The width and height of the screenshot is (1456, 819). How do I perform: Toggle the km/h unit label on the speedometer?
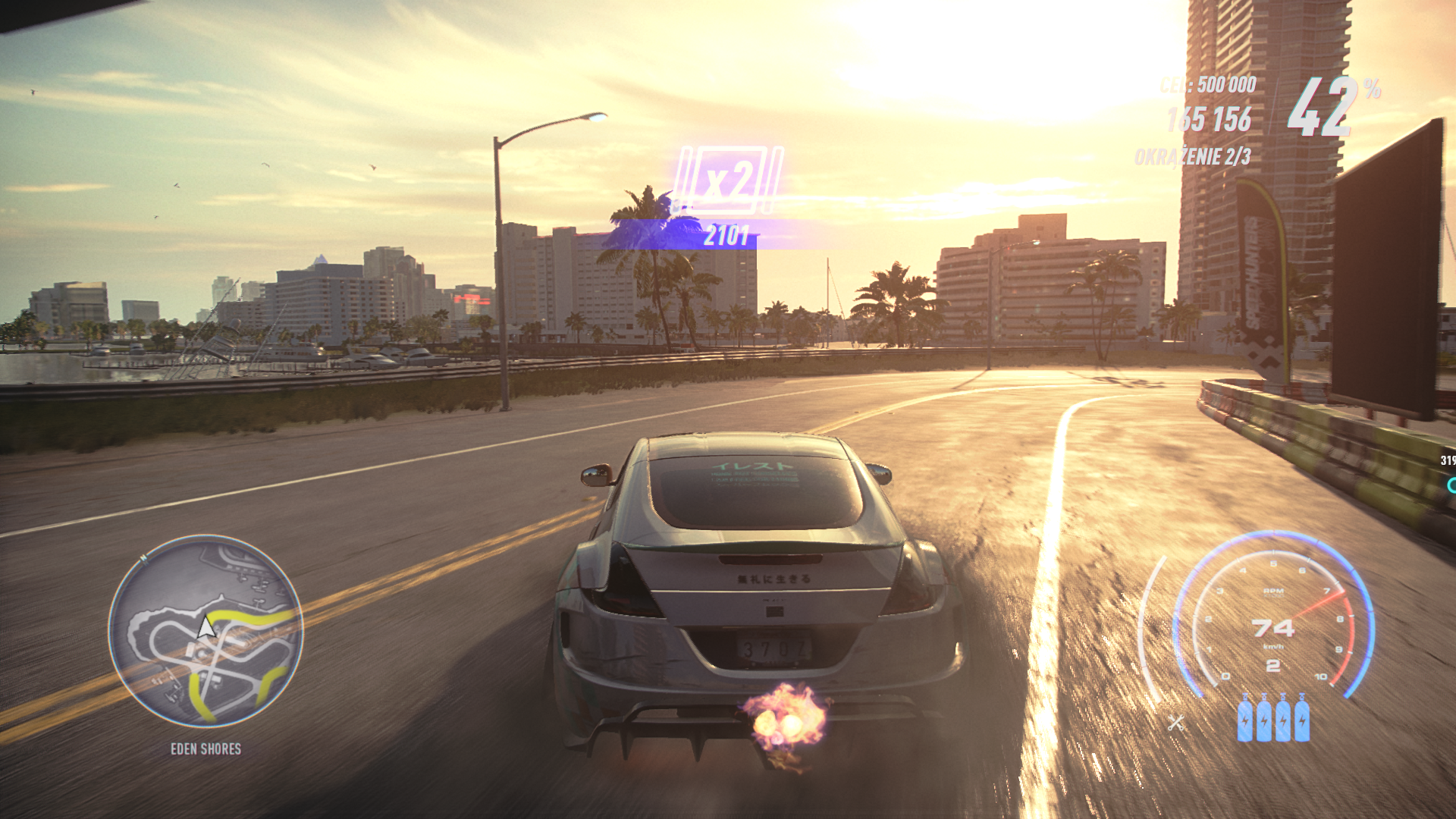tap(1274, 645)
